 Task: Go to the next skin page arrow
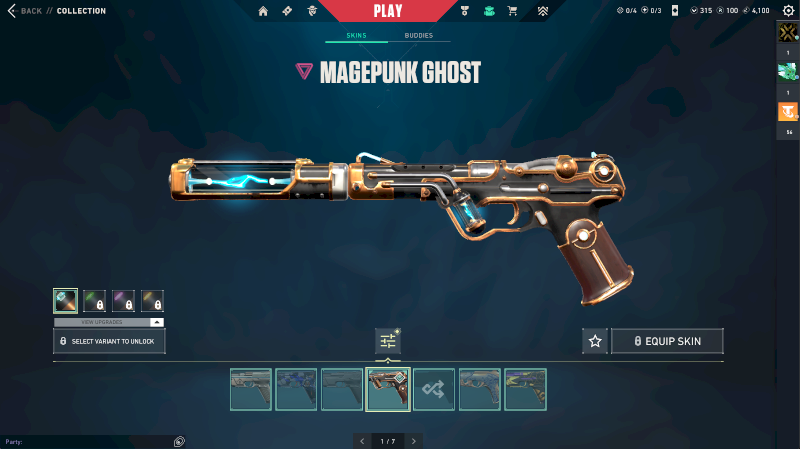[x=414, y=440]
